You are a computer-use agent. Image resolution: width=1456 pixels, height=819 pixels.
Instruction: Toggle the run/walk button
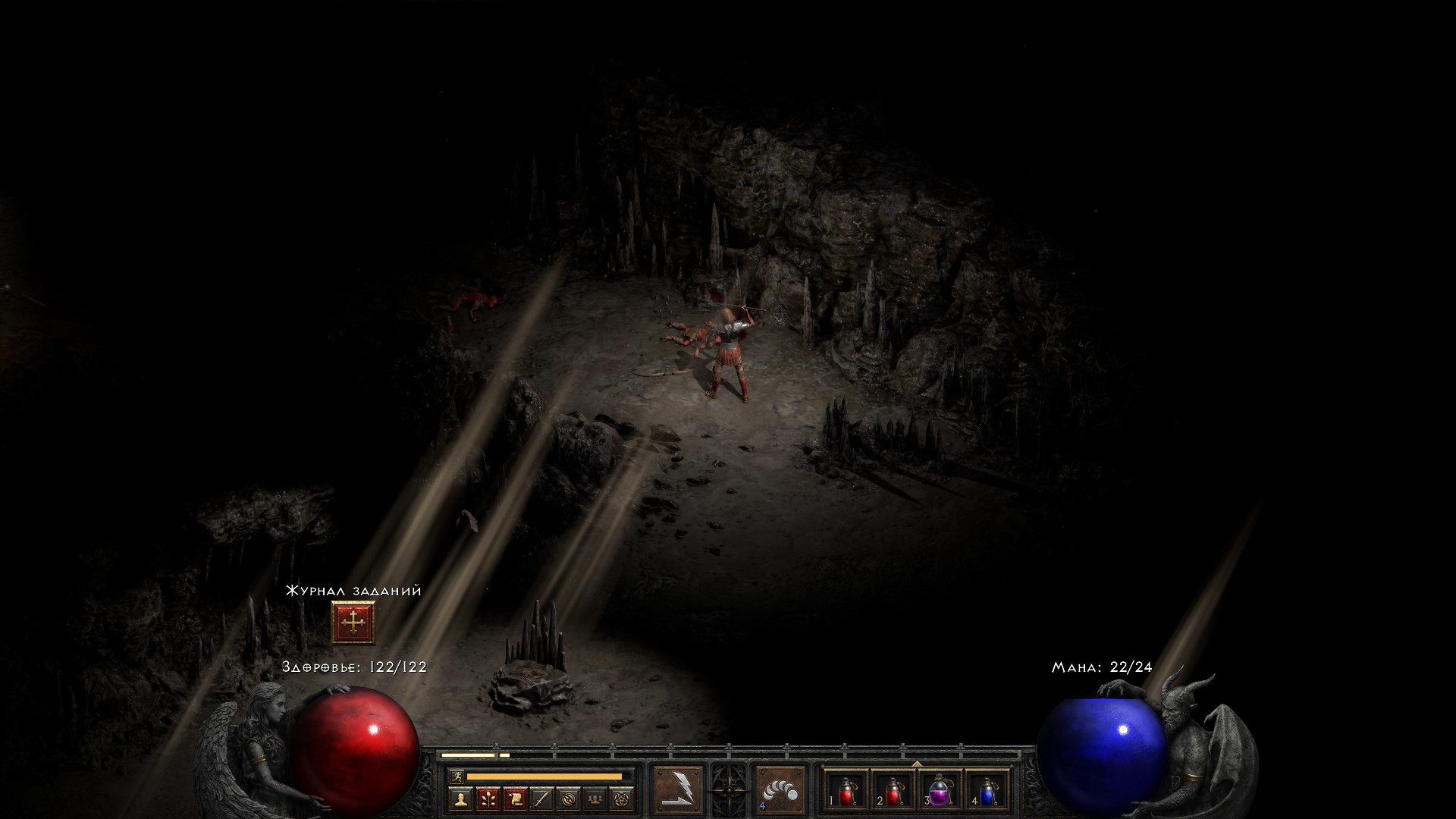coord(455,777)
